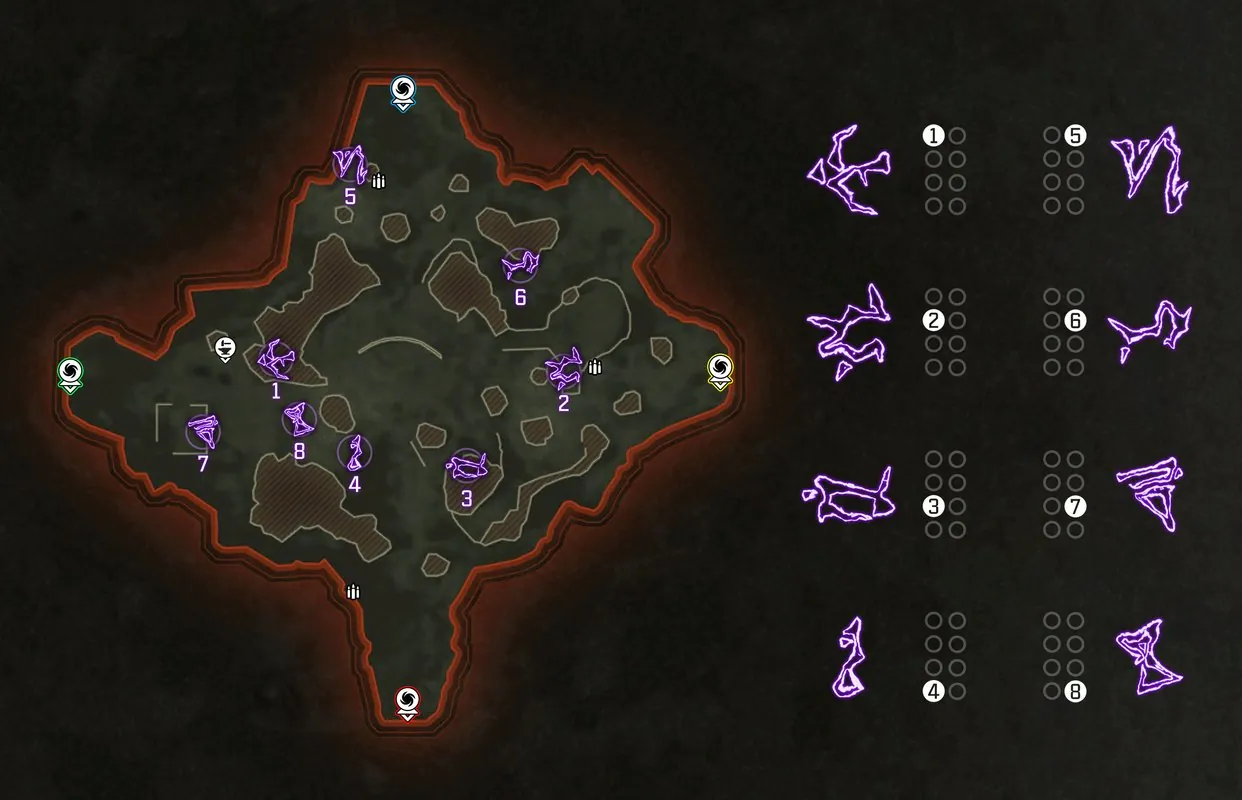This screenshot has height=800, width=1242.
Task: Select purple glyph marker 1 on the island
Action: coord(275,358)
